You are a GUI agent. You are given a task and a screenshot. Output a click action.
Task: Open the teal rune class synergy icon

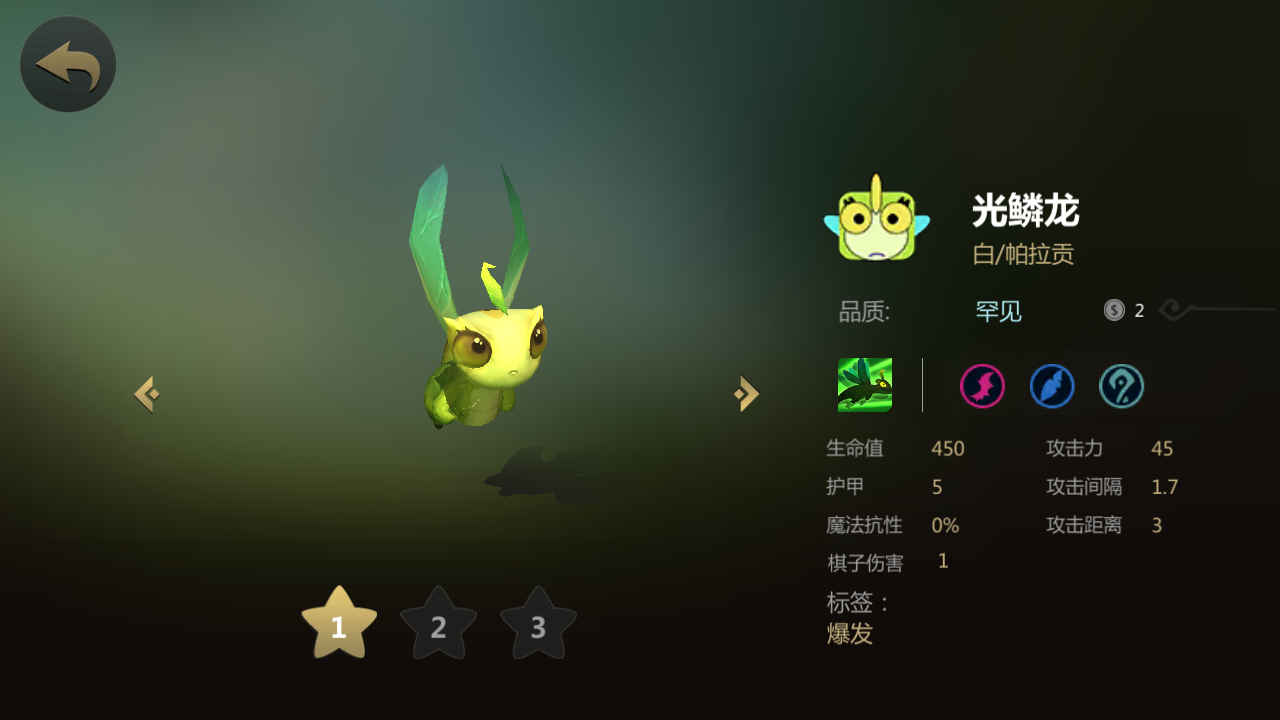[1121, 387]
